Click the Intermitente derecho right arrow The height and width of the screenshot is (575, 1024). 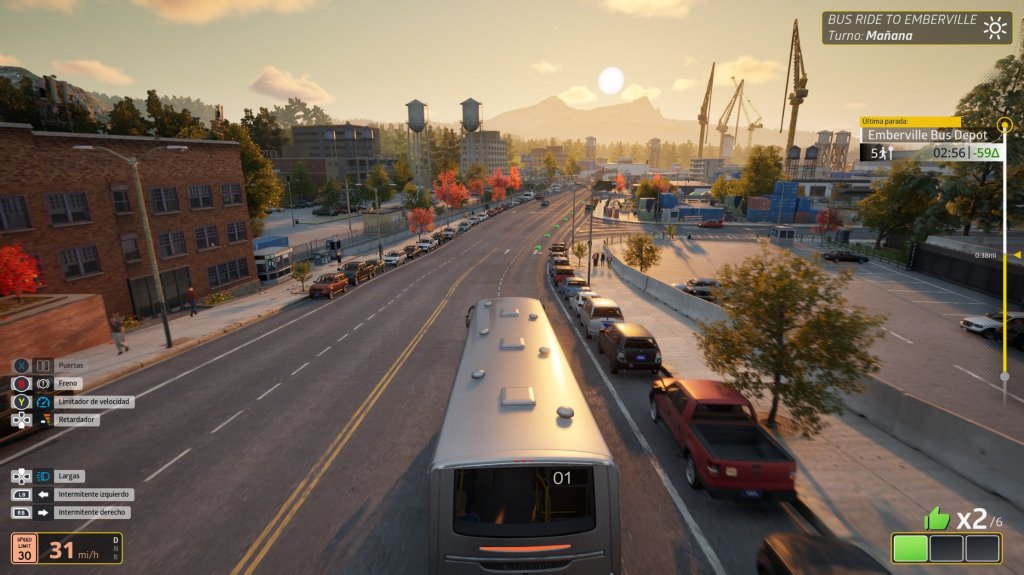click(44, 513)
